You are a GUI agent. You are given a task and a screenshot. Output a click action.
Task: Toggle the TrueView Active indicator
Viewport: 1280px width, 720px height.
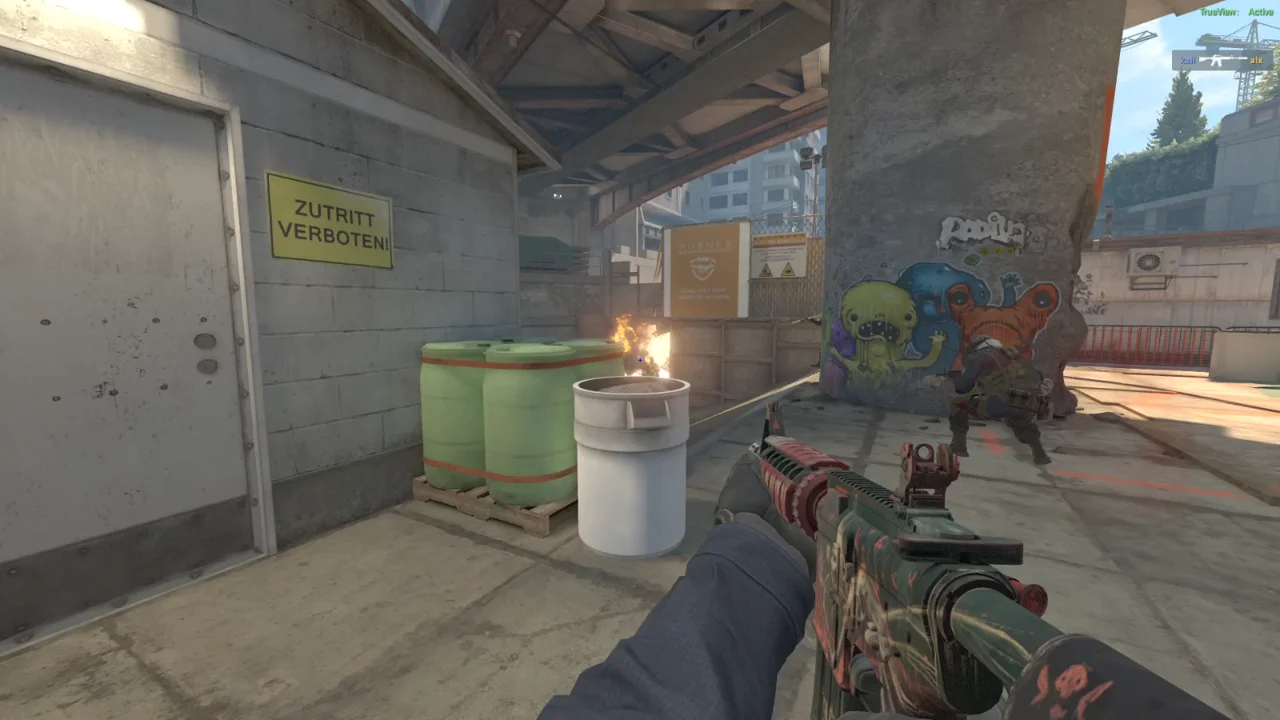1236,12
